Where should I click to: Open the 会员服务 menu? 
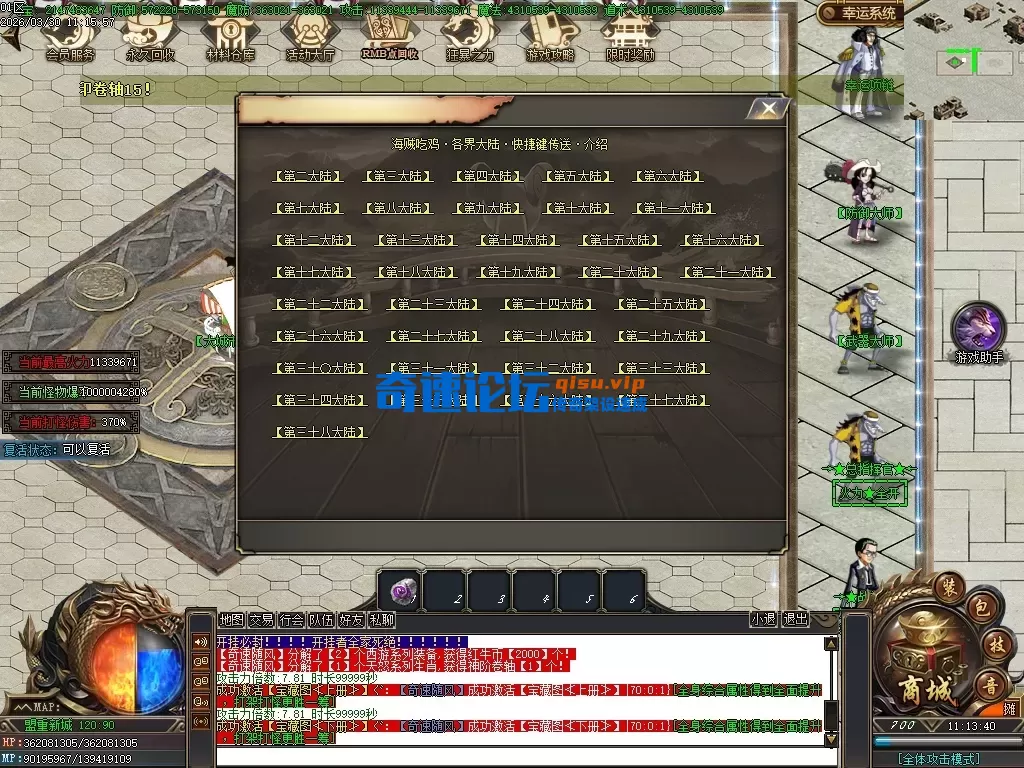pyautogui.click(x=70, y=41)
